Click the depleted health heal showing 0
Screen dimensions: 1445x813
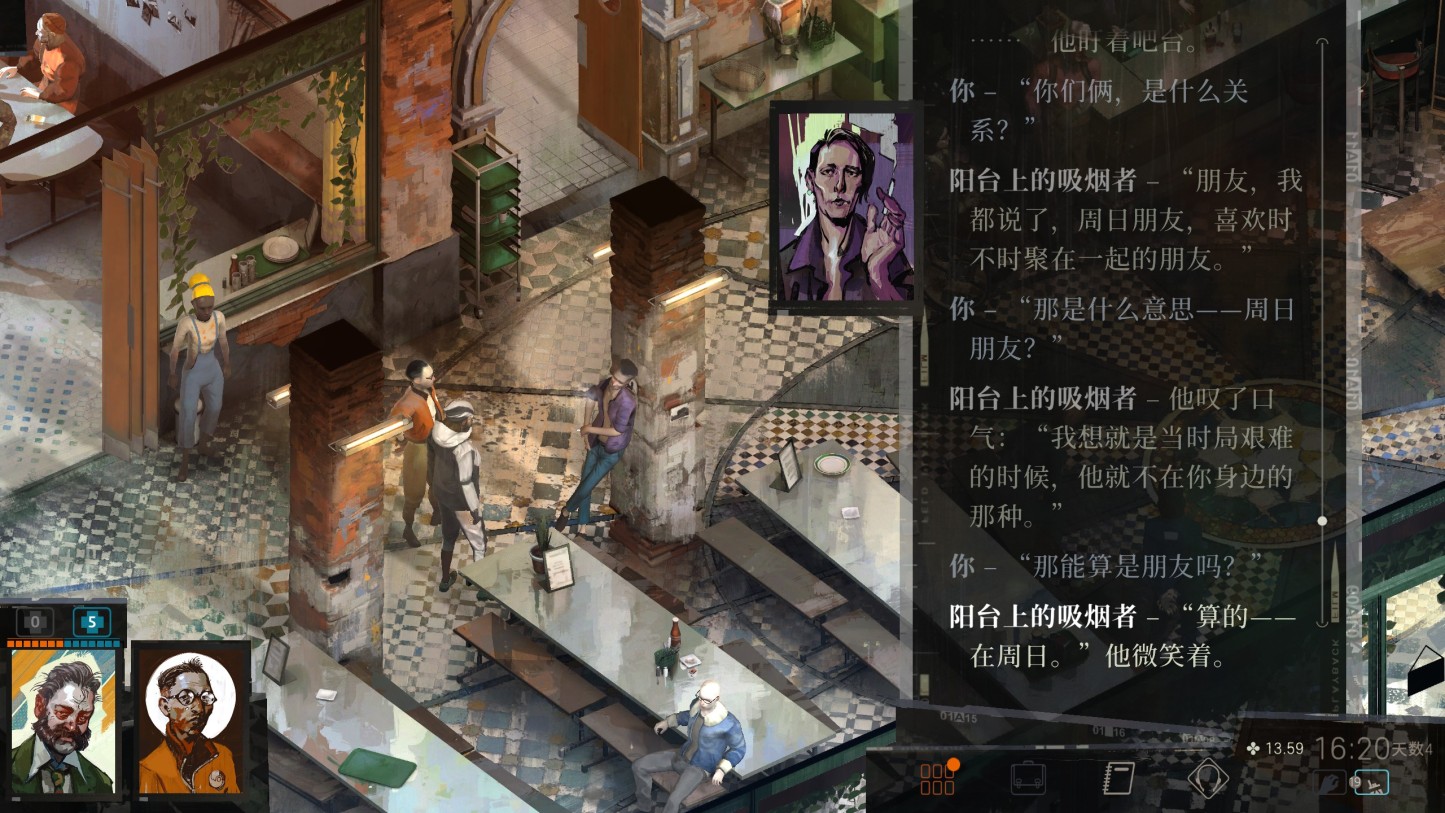click(x=33, y=621)
